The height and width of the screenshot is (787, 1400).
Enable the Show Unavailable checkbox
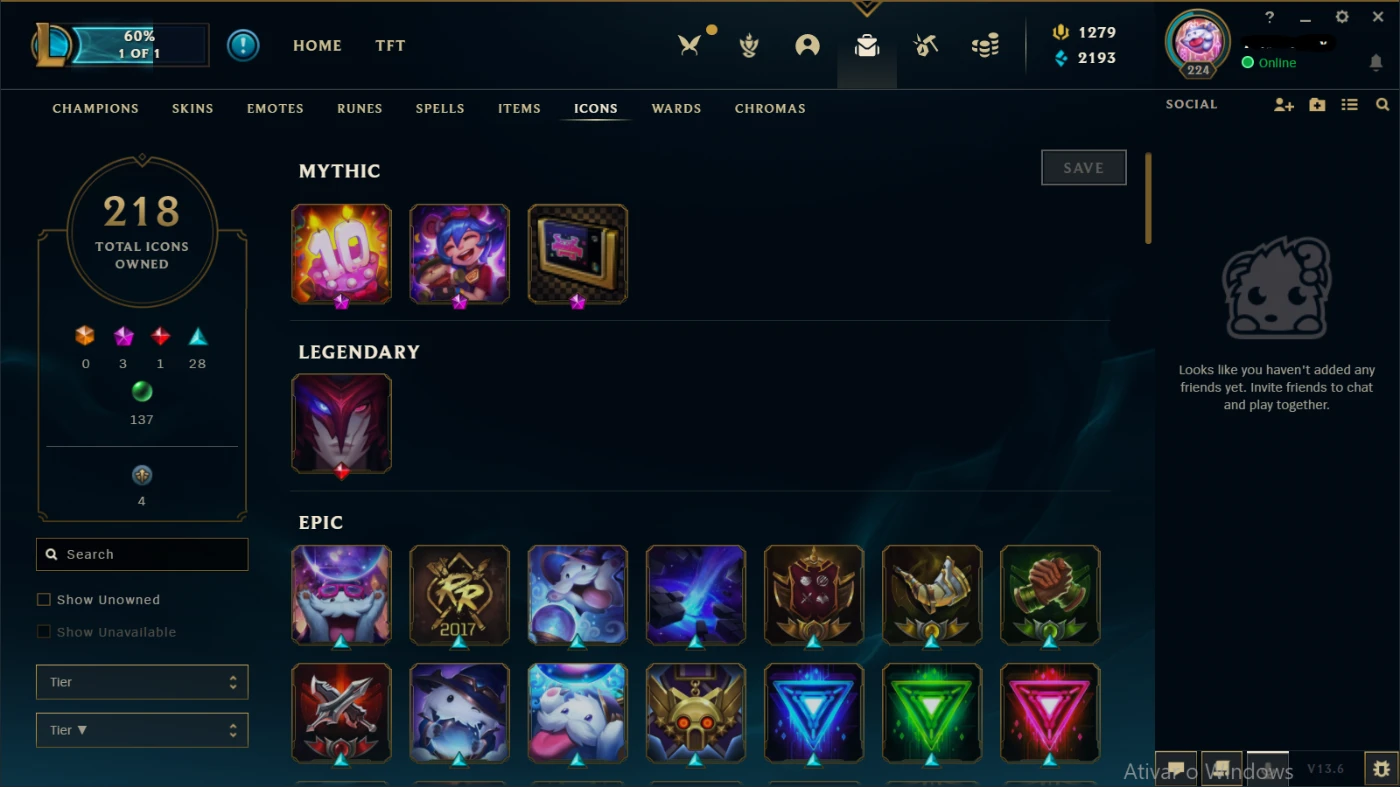coord(44,632)
